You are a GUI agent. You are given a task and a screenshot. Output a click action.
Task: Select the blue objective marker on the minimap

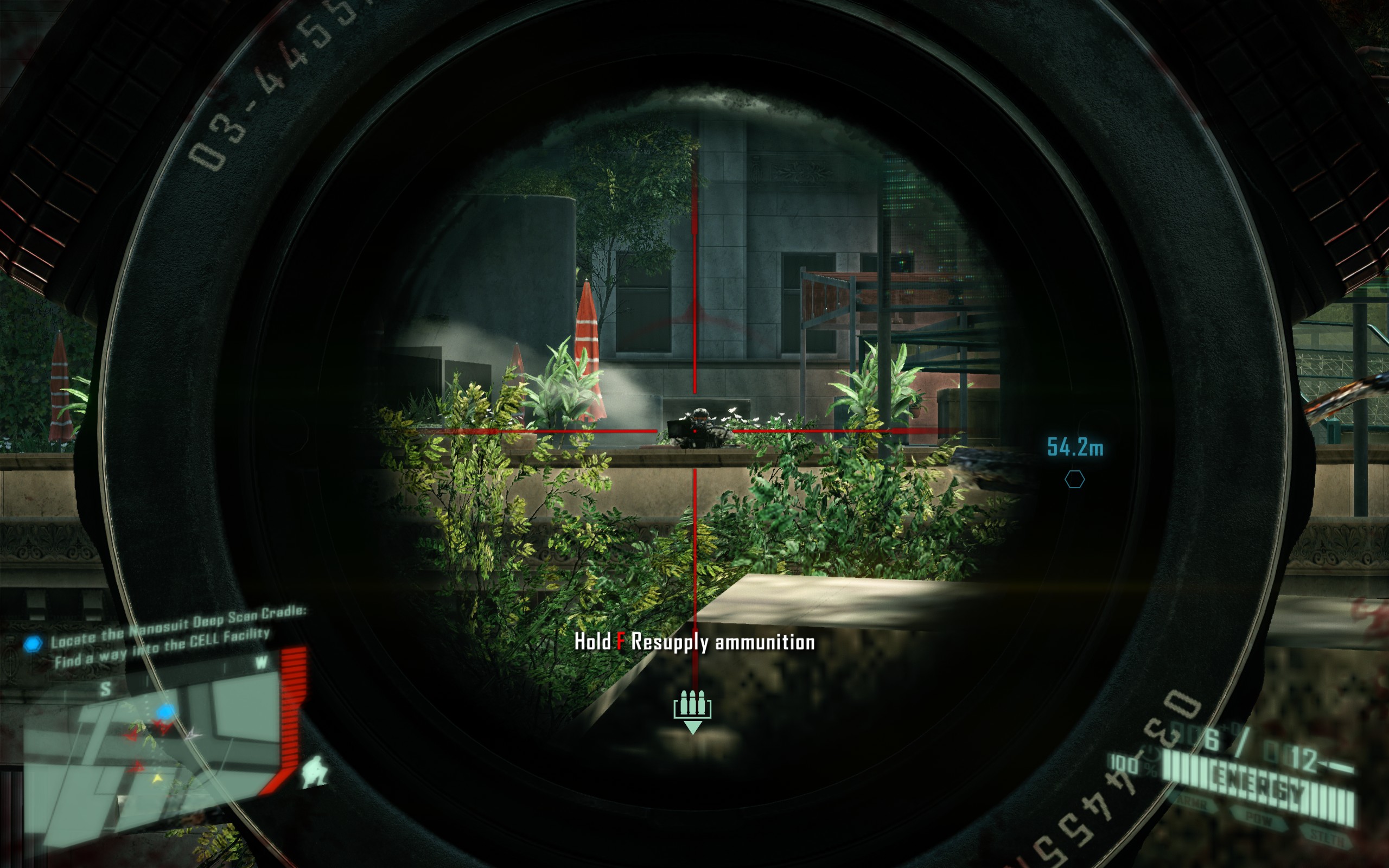click(x=165, y=712)
